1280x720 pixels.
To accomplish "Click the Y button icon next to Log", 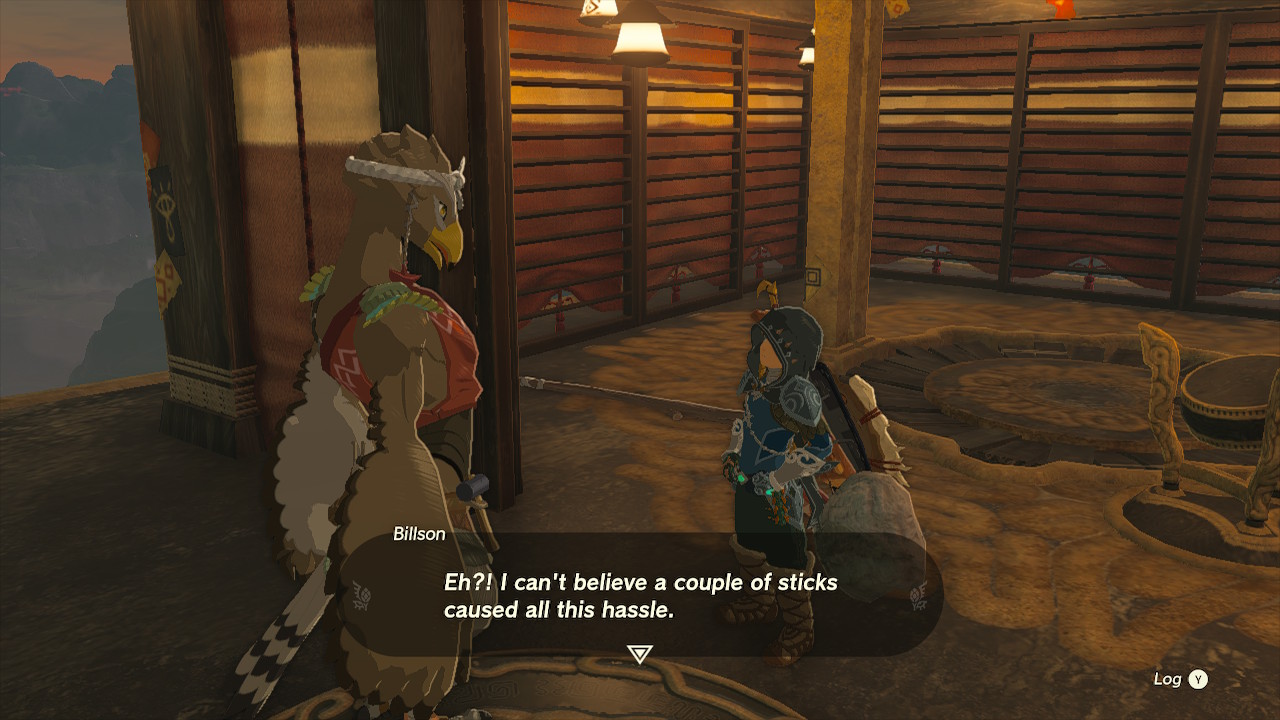I will pyautogui.click(x=1196, y=678).
